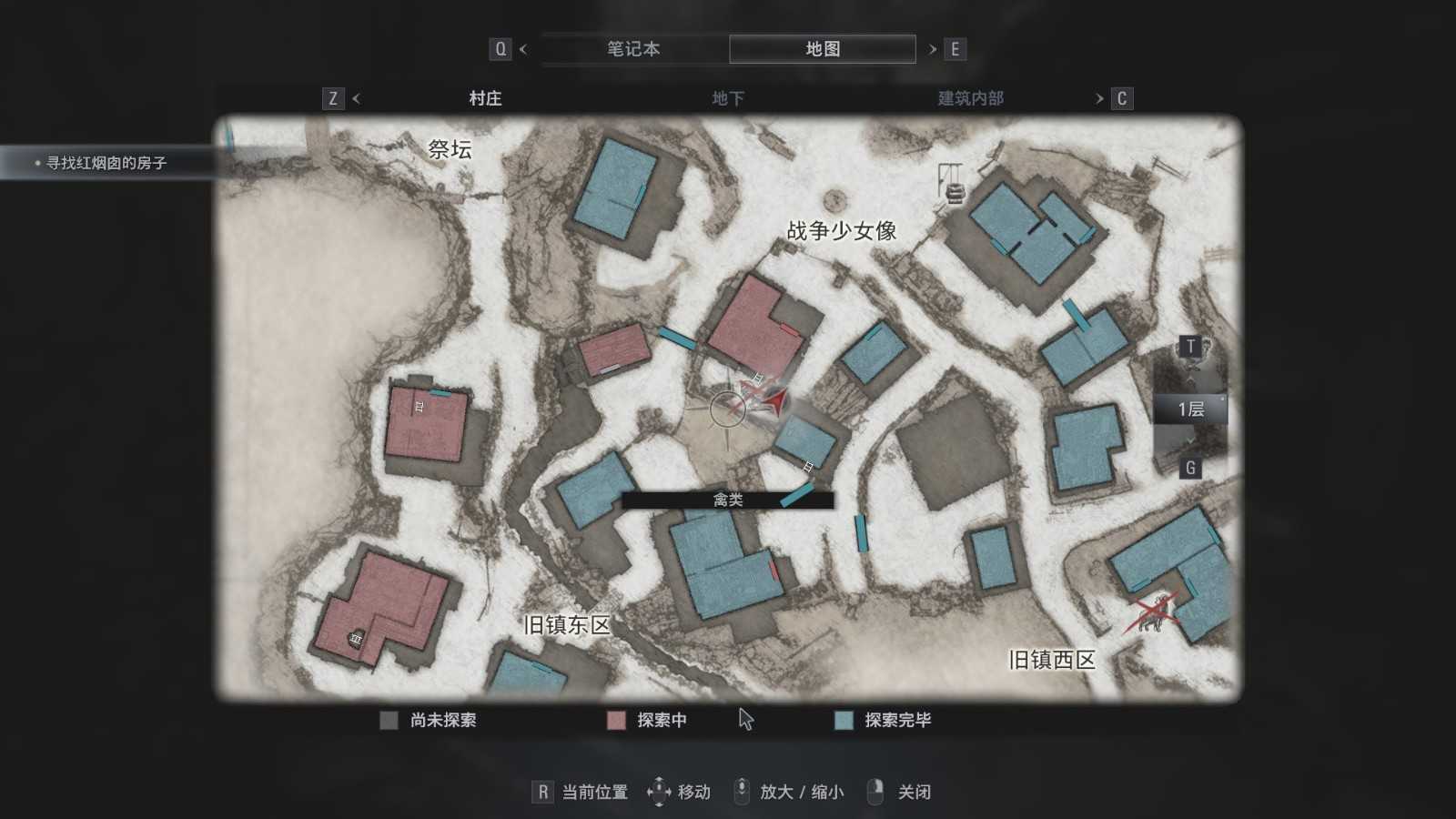1456x819 pixels.
Task: Click the 关闭 map option
Action: coord(914,792)
